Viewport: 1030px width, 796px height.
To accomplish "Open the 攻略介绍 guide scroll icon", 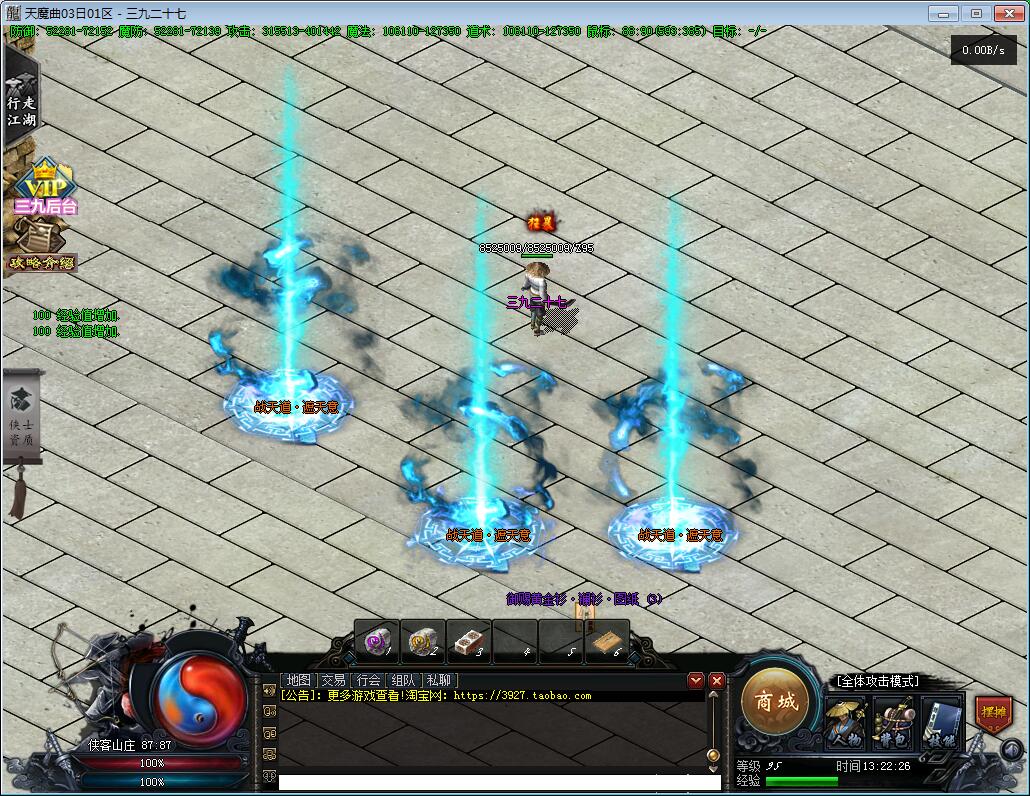I will click(x=42, y=247).
